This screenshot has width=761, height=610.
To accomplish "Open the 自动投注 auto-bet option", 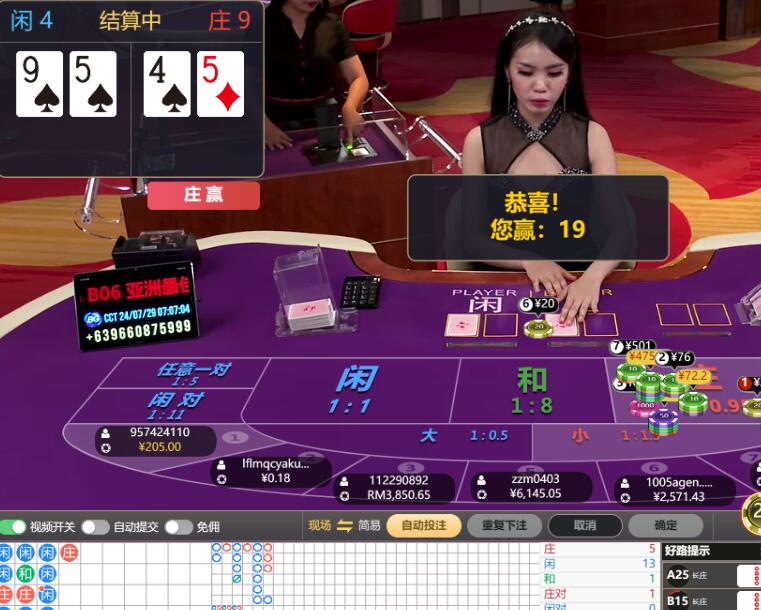I will point(423,525).
